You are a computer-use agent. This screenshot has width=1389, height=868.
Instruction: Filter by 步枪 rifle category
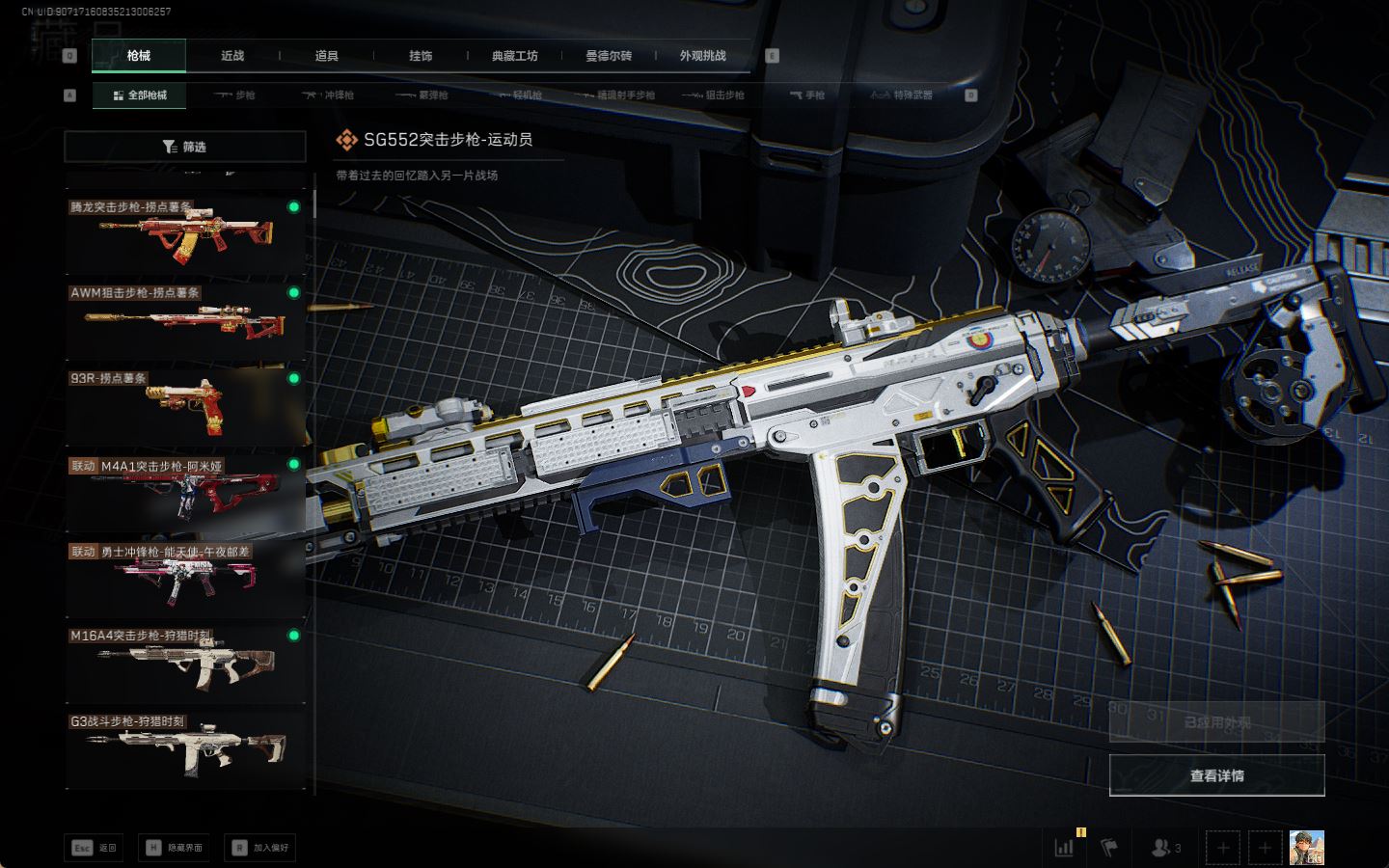pos(234,95)
